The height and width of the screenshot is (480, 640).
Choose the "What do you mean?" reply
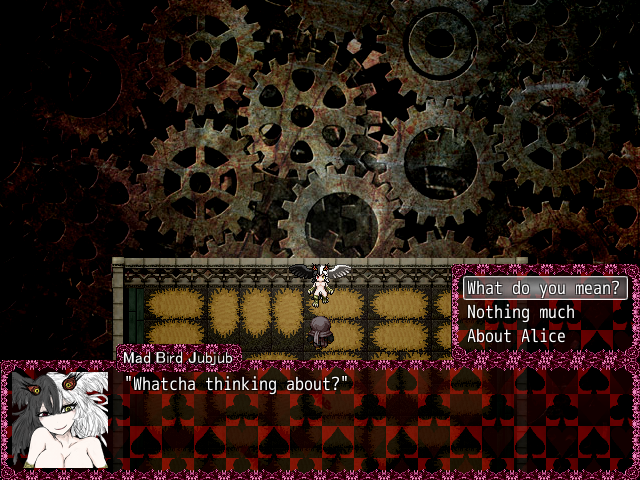(545, 289)
